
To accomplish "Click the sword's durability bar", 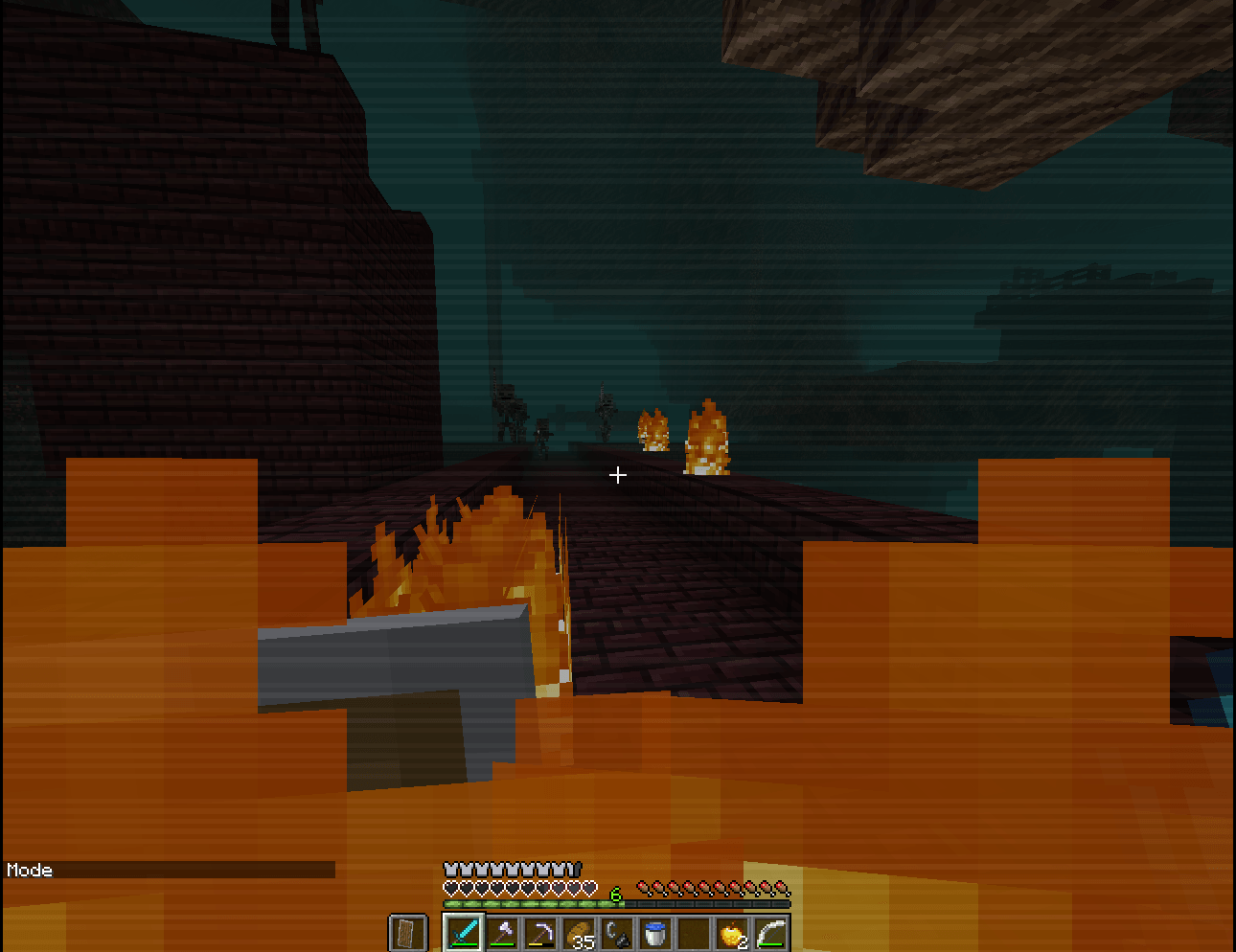I will pos(465,944).
